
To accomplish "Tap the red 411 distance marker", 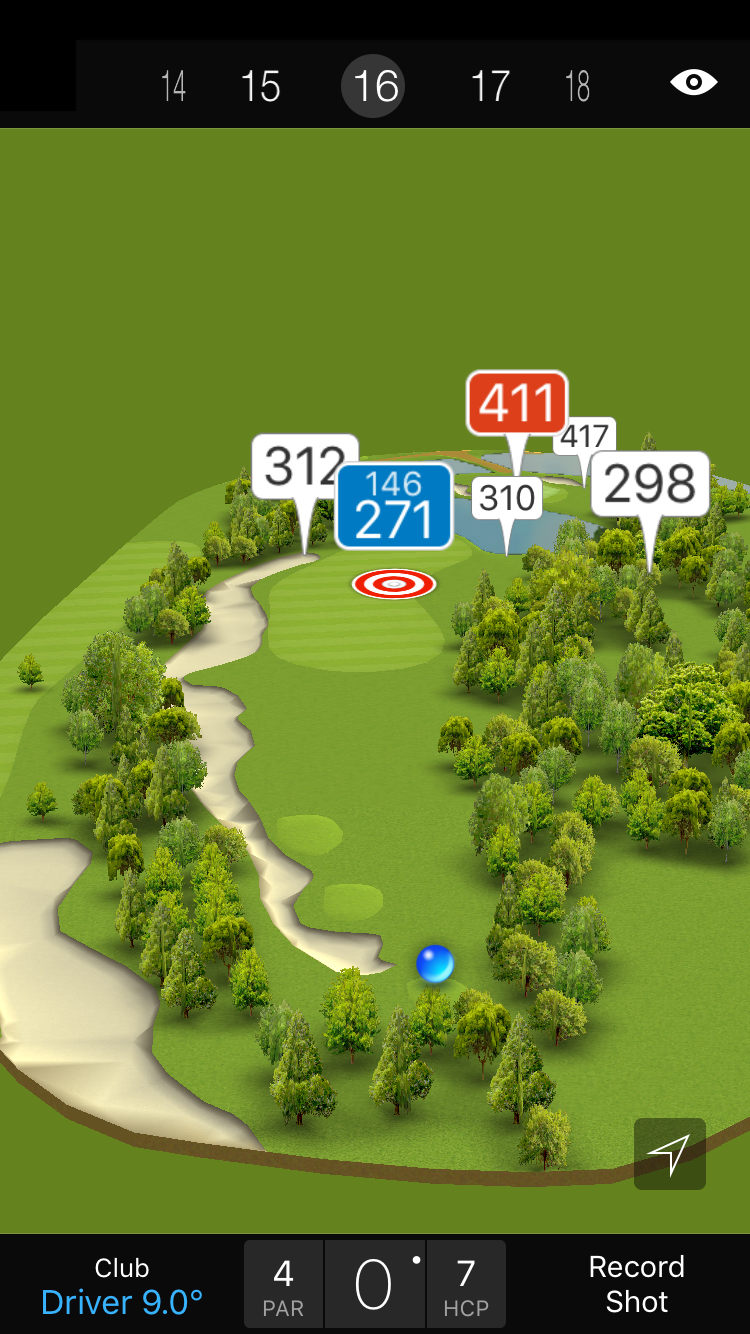I will click(x=517, y=403).
